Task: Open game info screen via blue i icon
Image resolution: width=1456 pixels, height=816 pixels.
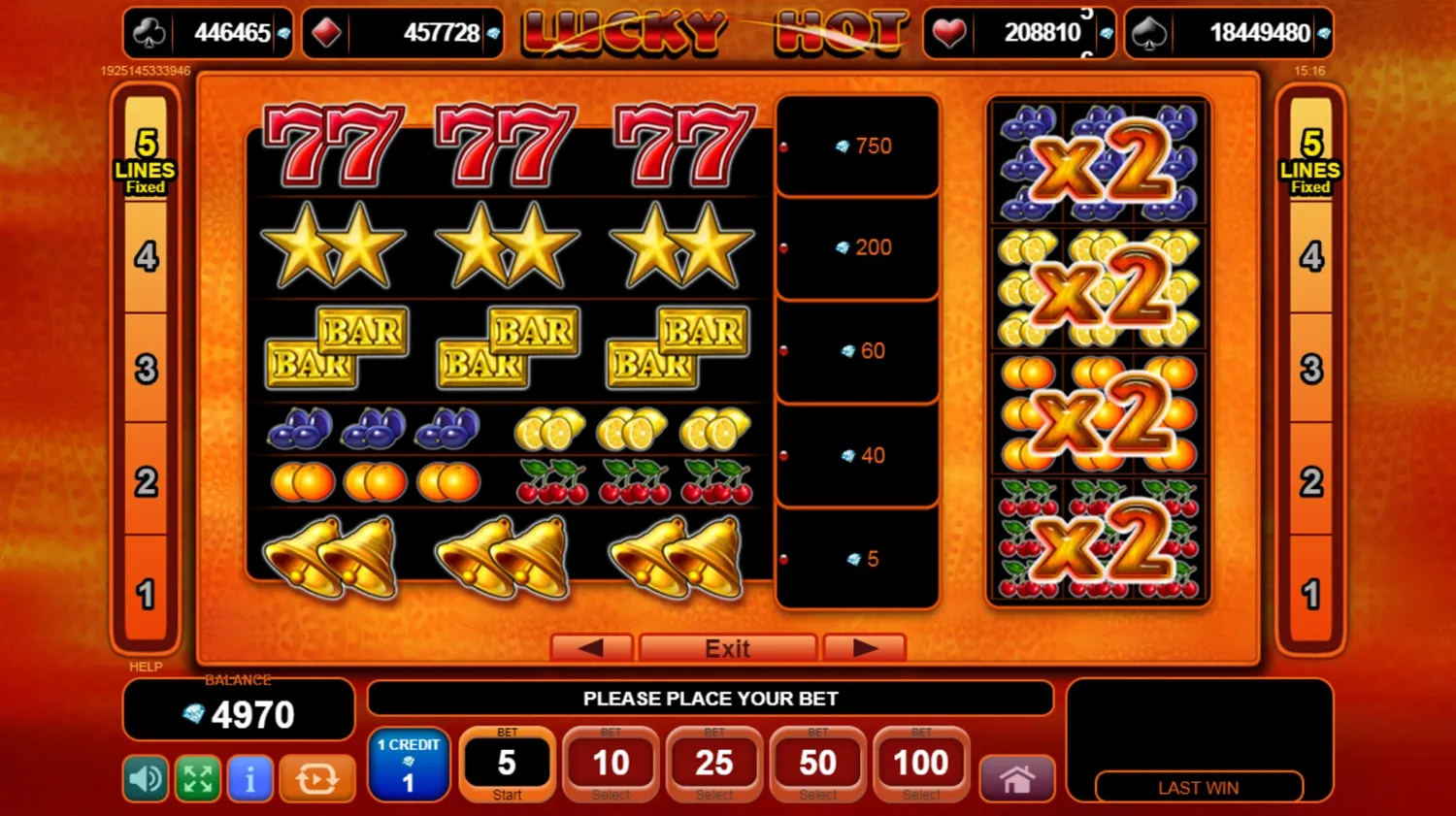Action: (x=249, y=778)
